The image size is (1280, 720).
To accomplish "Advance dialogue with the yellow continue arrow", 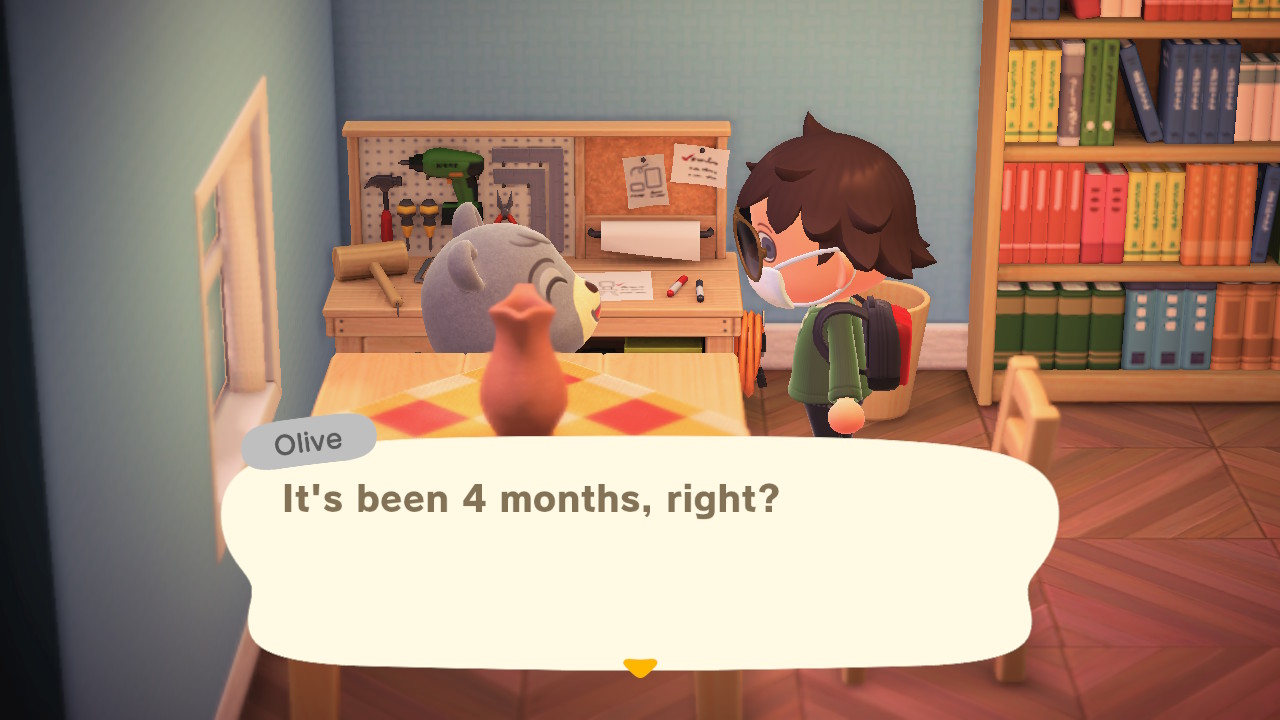I will pos(640,667).
